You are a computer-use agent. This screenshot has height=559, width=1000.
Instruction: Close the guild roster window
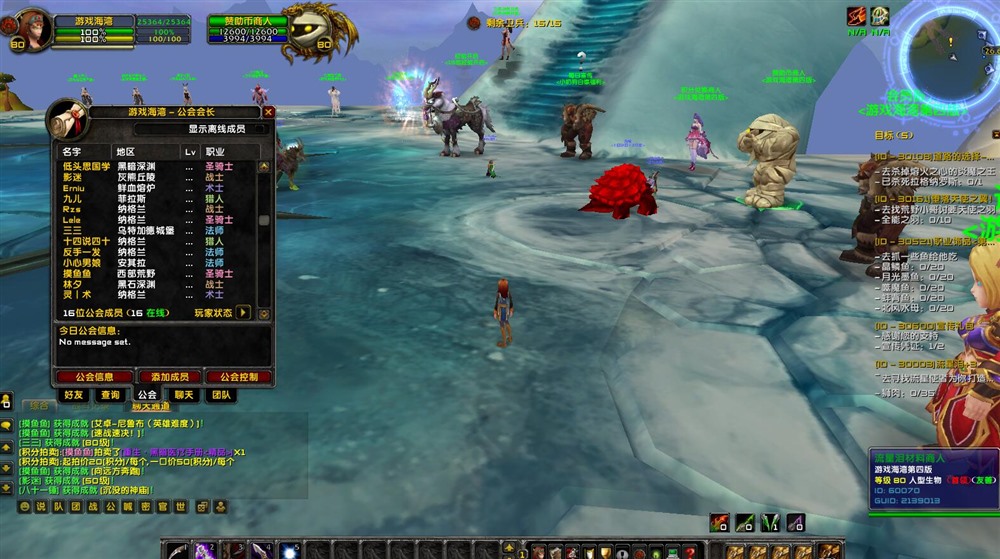(268, 112)
